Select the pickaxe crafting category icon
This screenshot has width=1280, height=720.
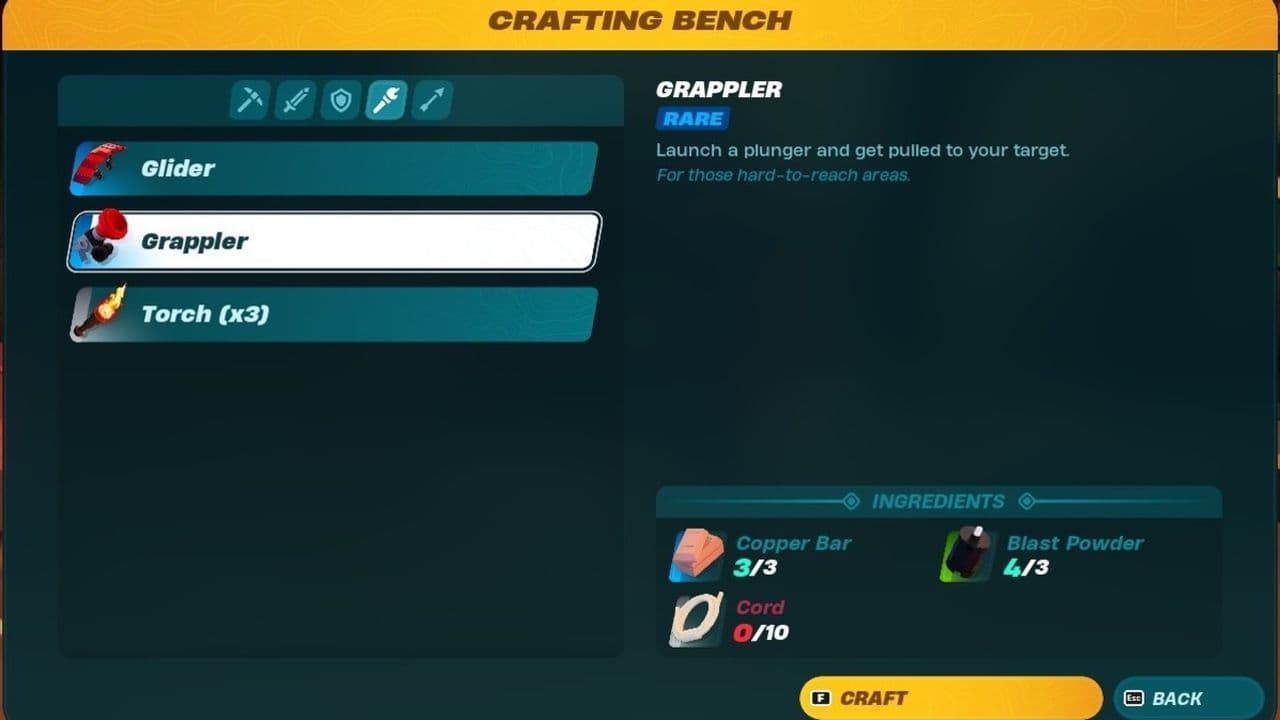pos(248,100)
